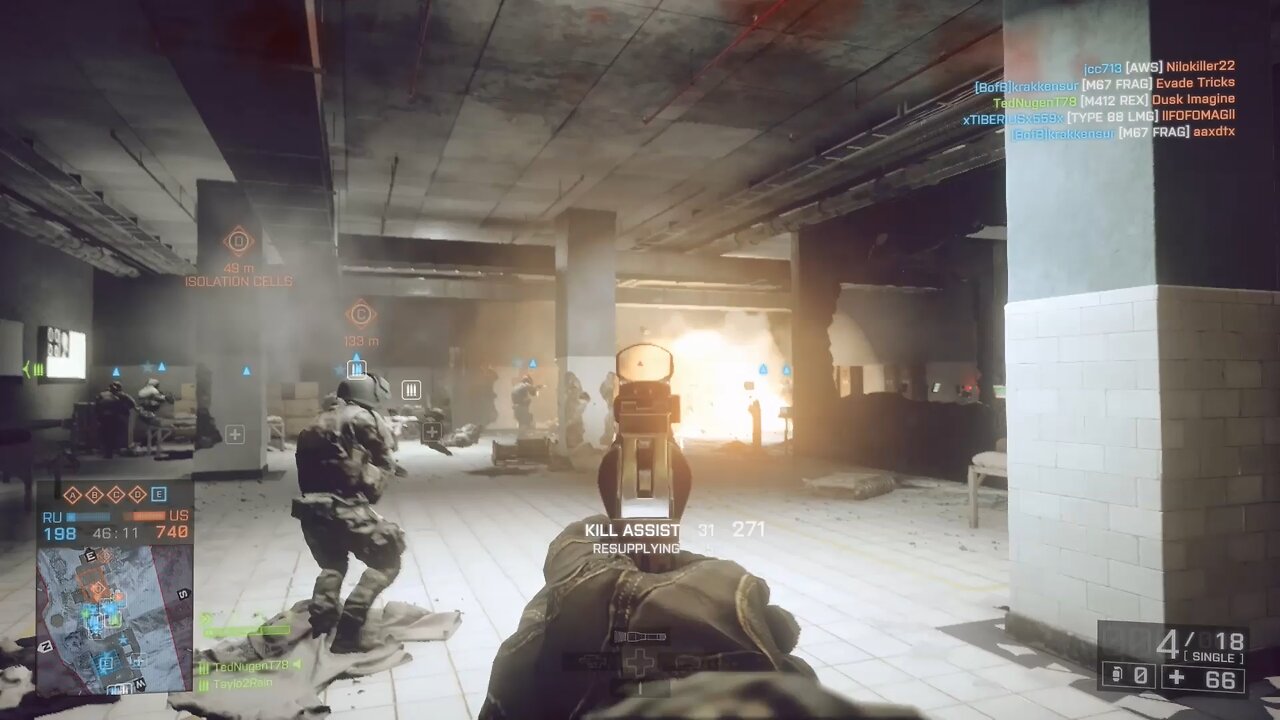Toggle the squad spawn star icon on the minimap
This screenshot has width=1280, height=720.
coord(123,640)
